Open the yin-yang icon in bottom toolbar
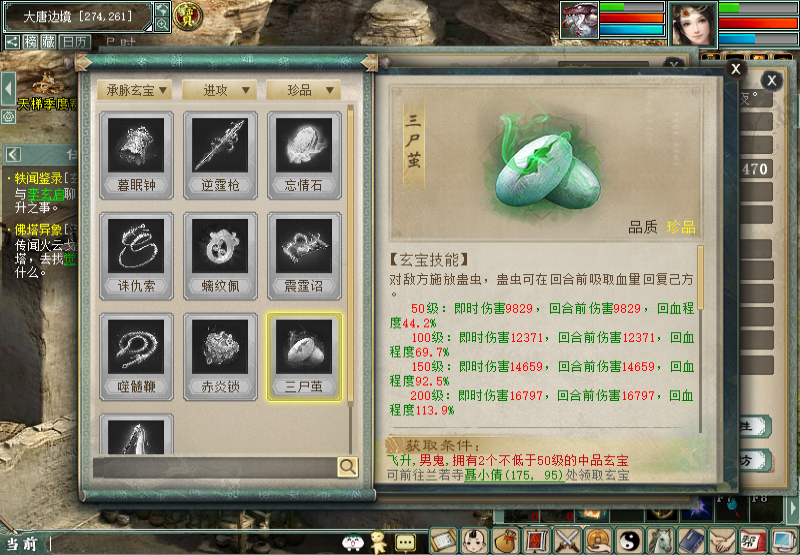 coord(630,541)
